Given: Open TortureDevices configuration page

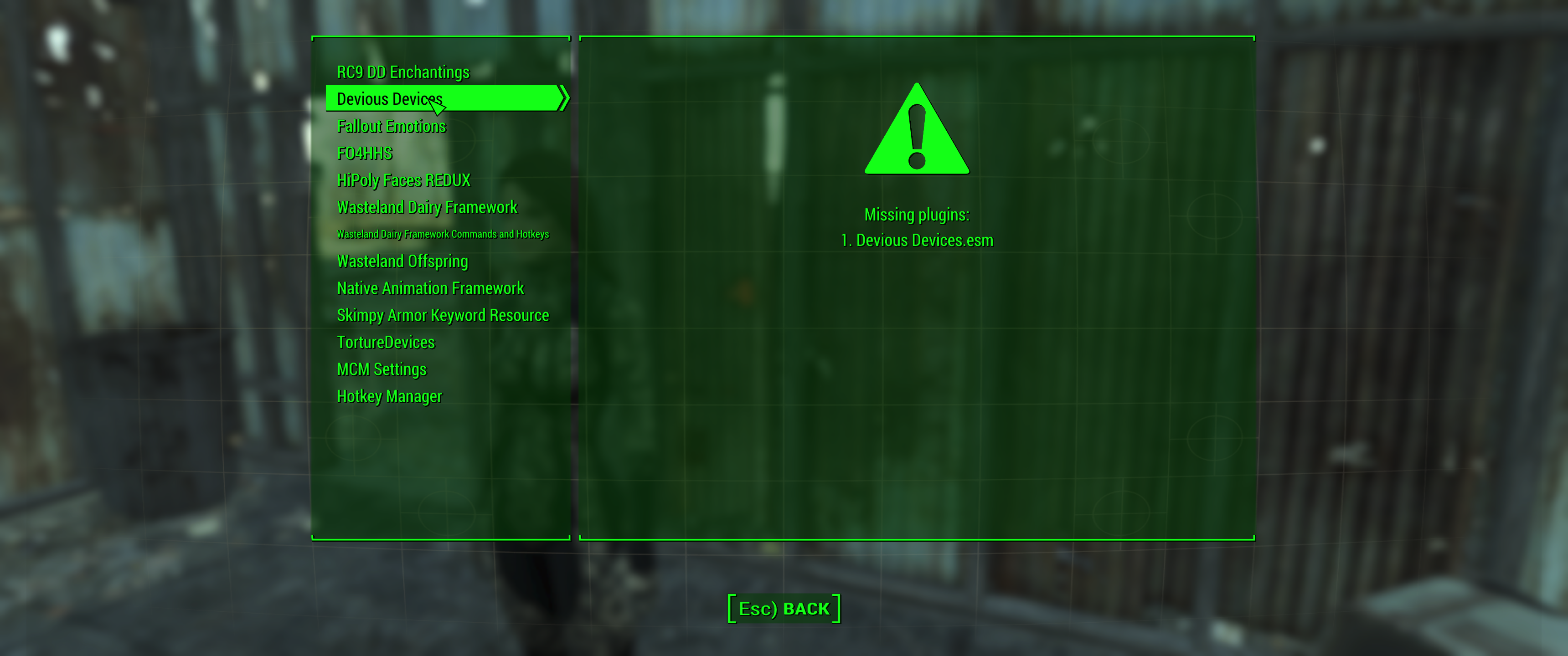Looking at the screenshot, I should [x=386, y=342].
